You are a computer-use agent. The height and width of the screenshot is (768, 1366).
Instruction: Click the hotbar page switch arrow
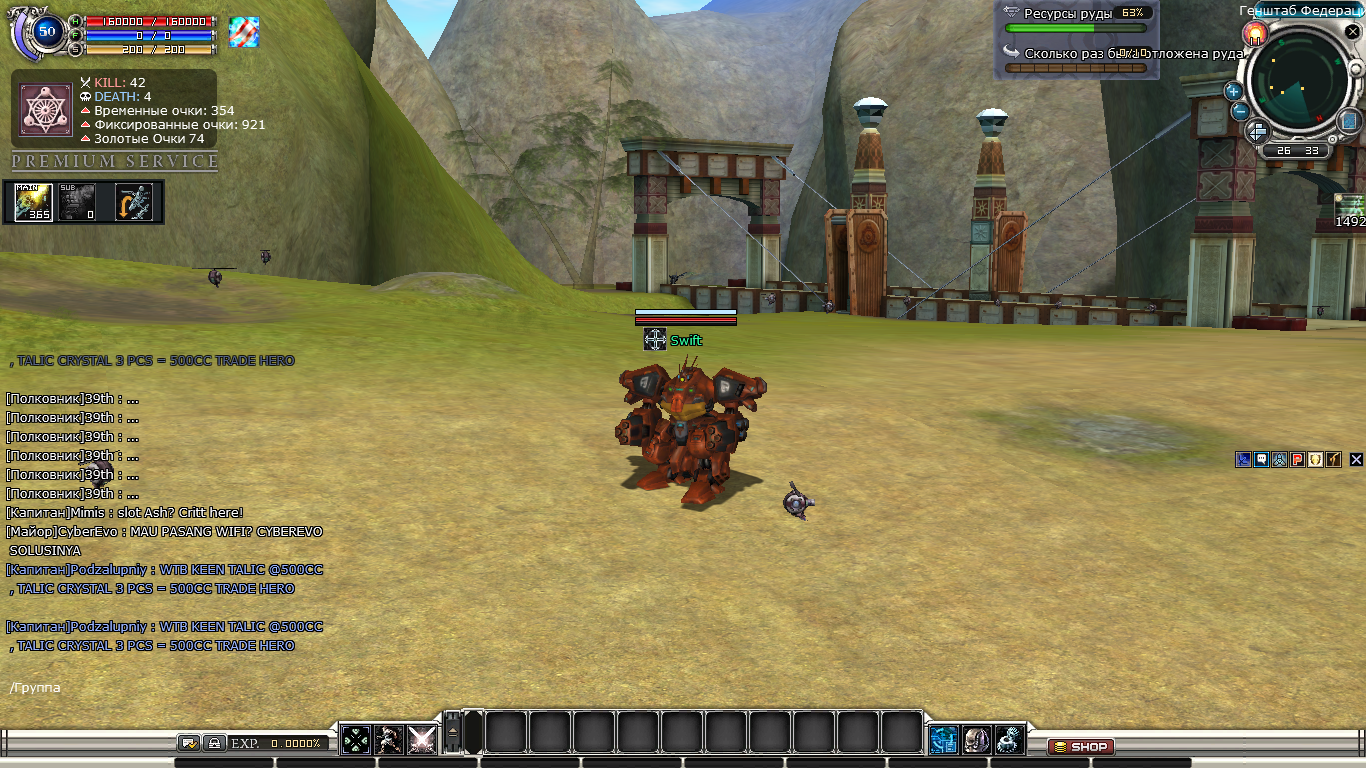pos(452,732)
